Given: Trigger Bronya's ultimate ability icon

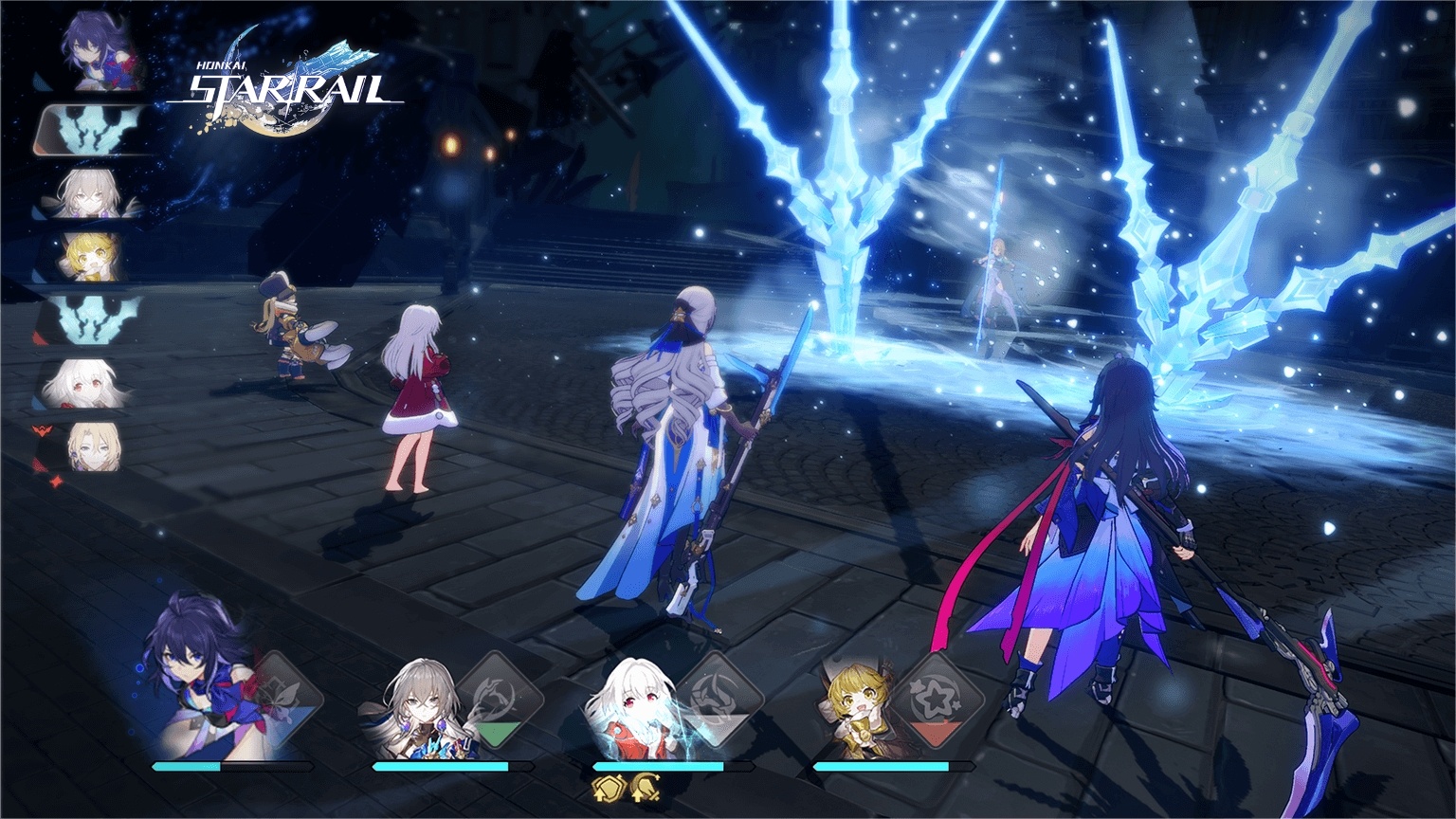Looking at the screenshot, I should 502,701.
